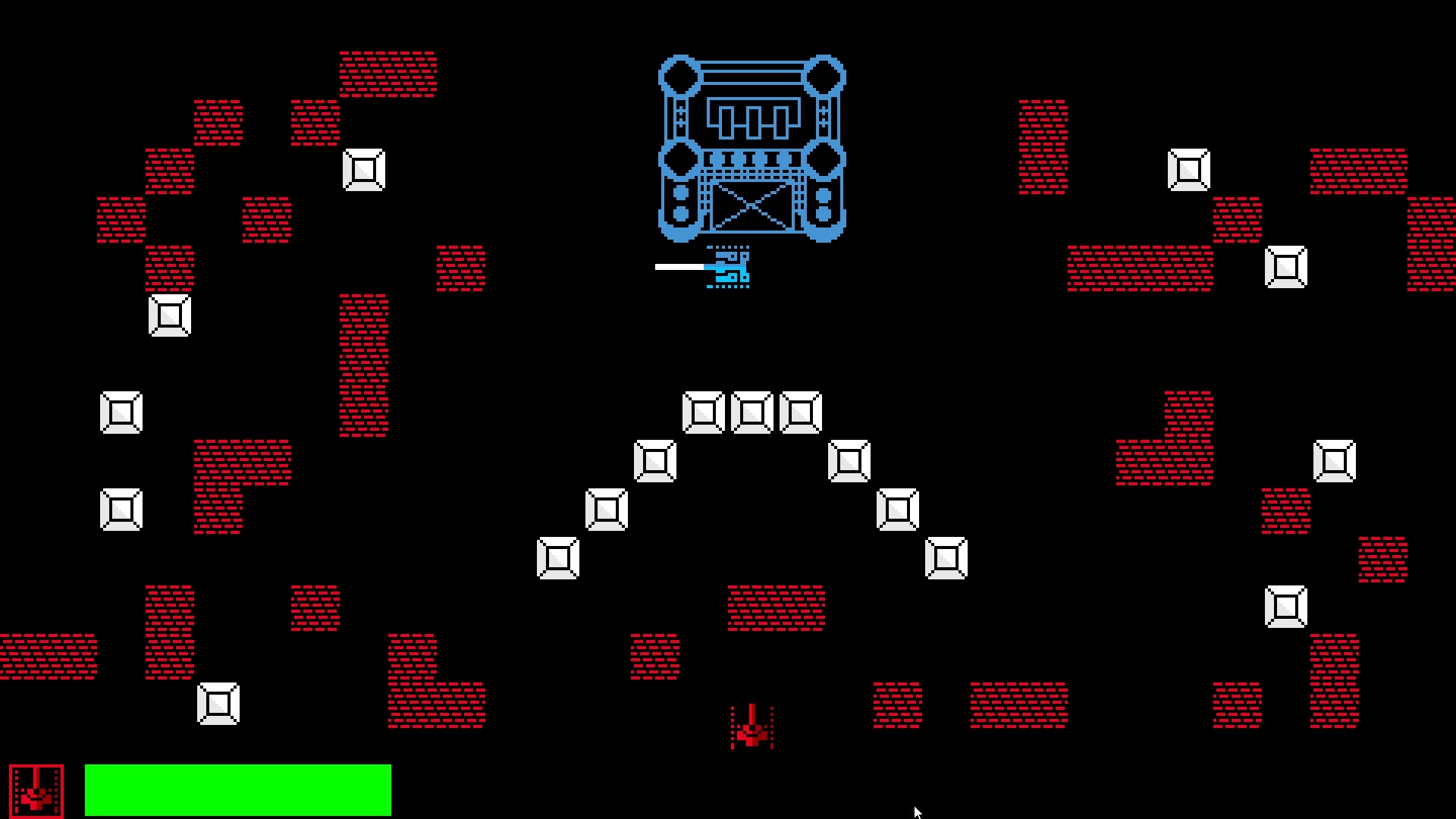Target the red enemy tank near the bottom
This screenshot has height=819, width=1456.
(751, 728)
